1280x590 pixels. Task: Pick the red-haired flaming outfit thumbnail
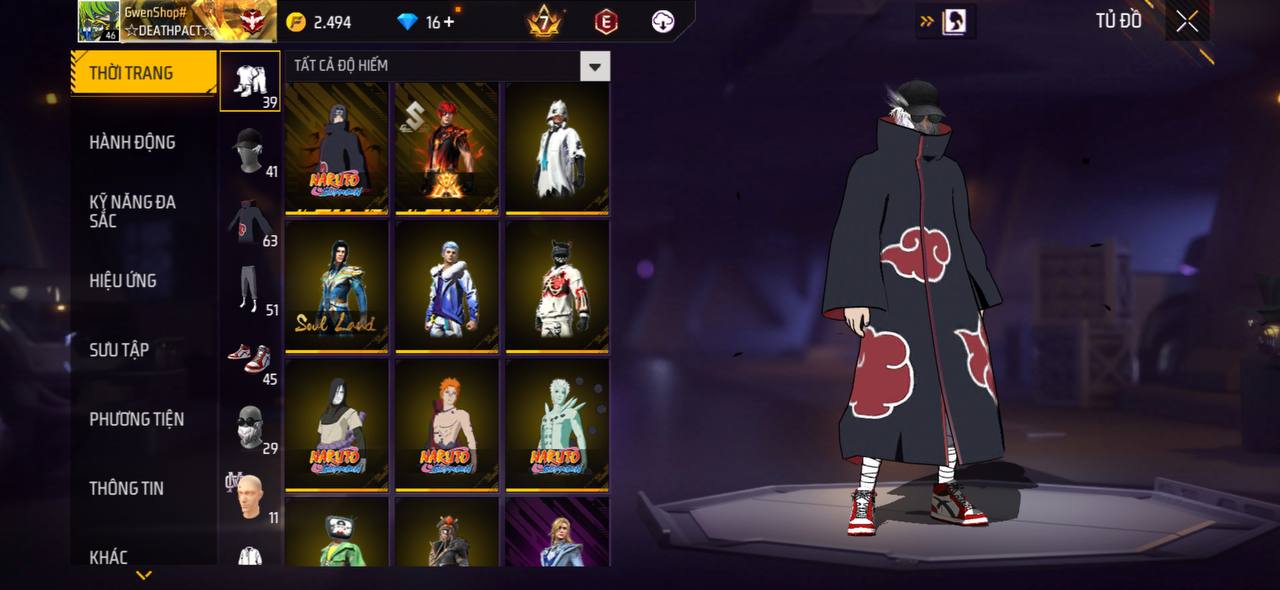[447, 148]
